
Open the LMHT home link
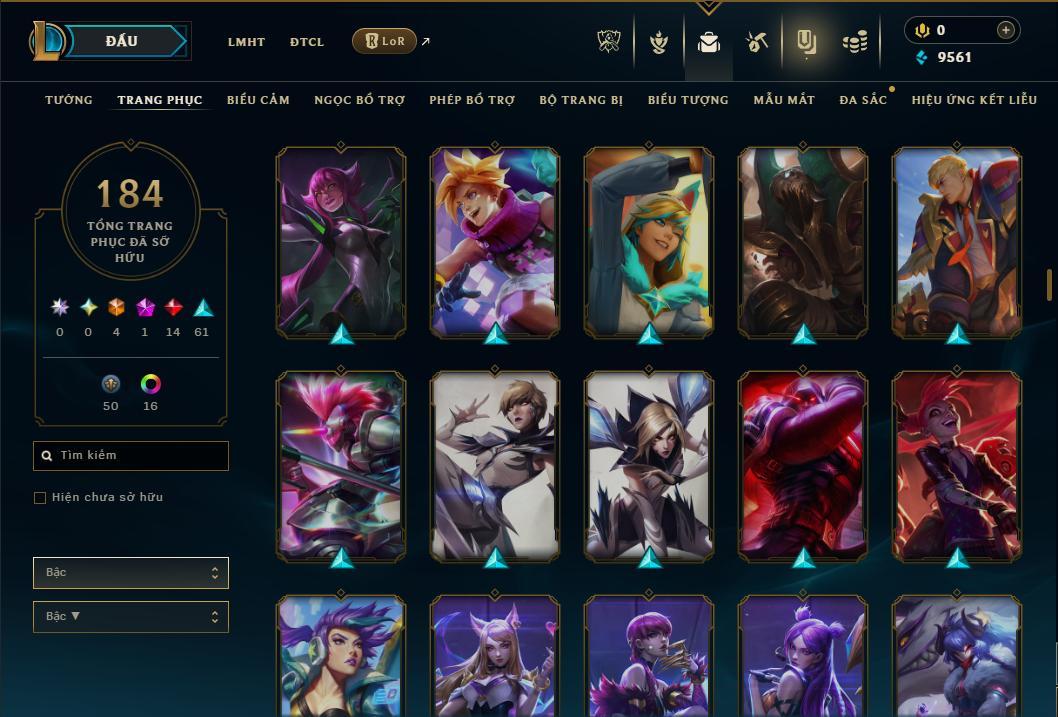(246, 42)
